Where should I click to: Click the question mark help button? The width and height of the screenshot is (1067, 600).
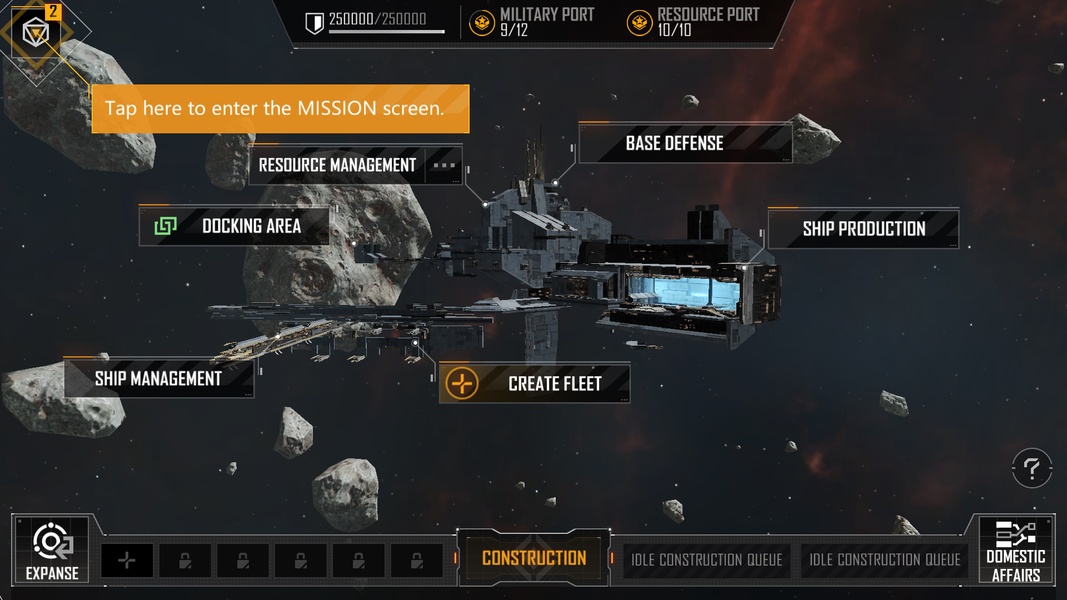(x=1031, y=467)
